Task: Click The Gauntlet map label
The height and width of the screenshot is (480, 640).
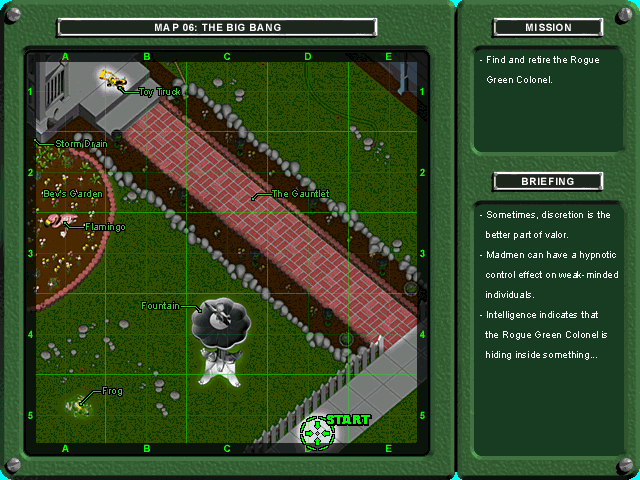Action: click(300, 193)
